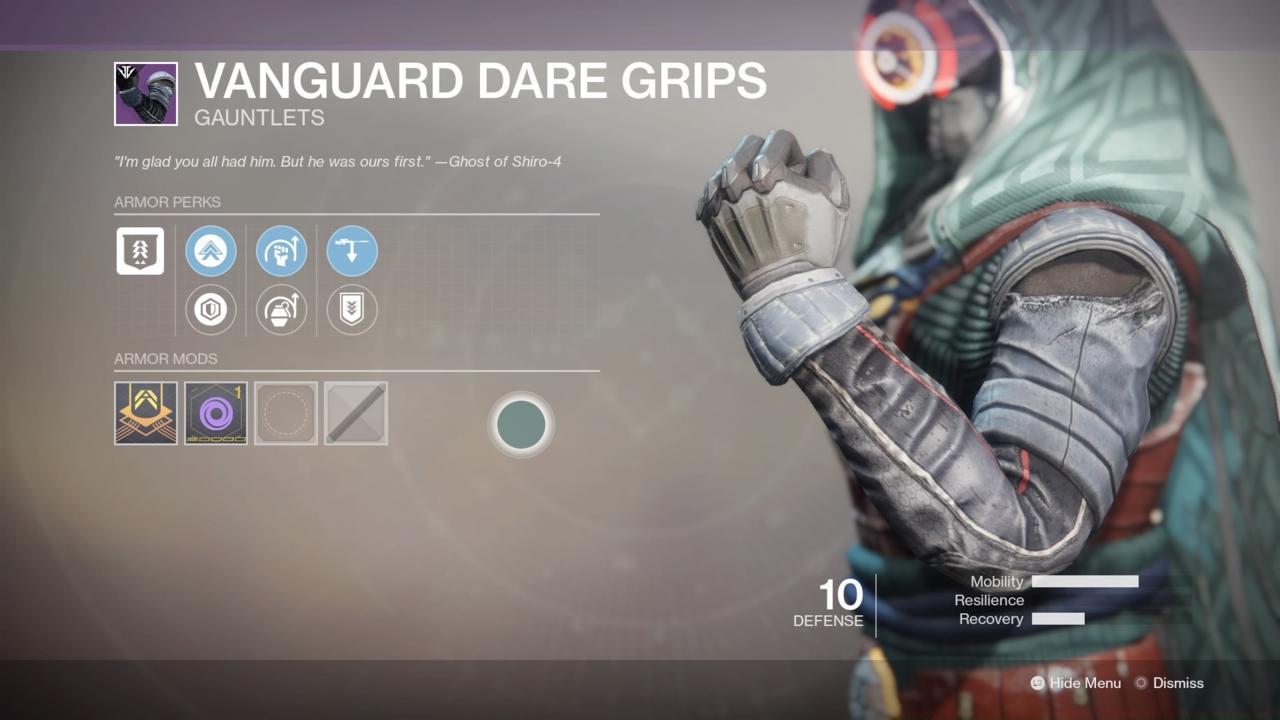Select the chevron shield restorative perk

(x=352, y=310)
